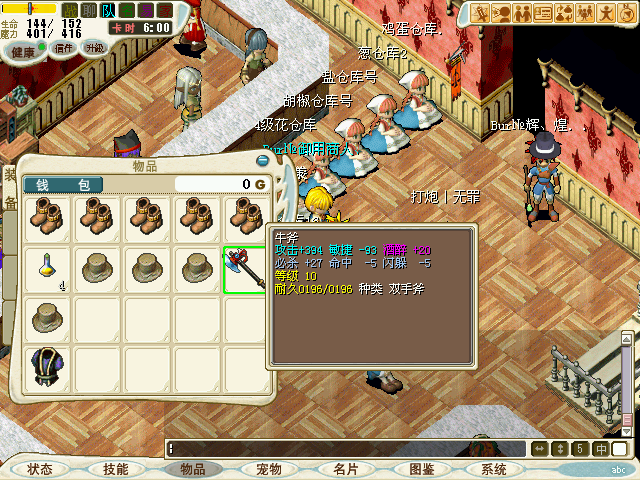The height and width of the screenshot is (480, 640).
Task: Click the ID card exchange icon
Action: pos(543,13)
